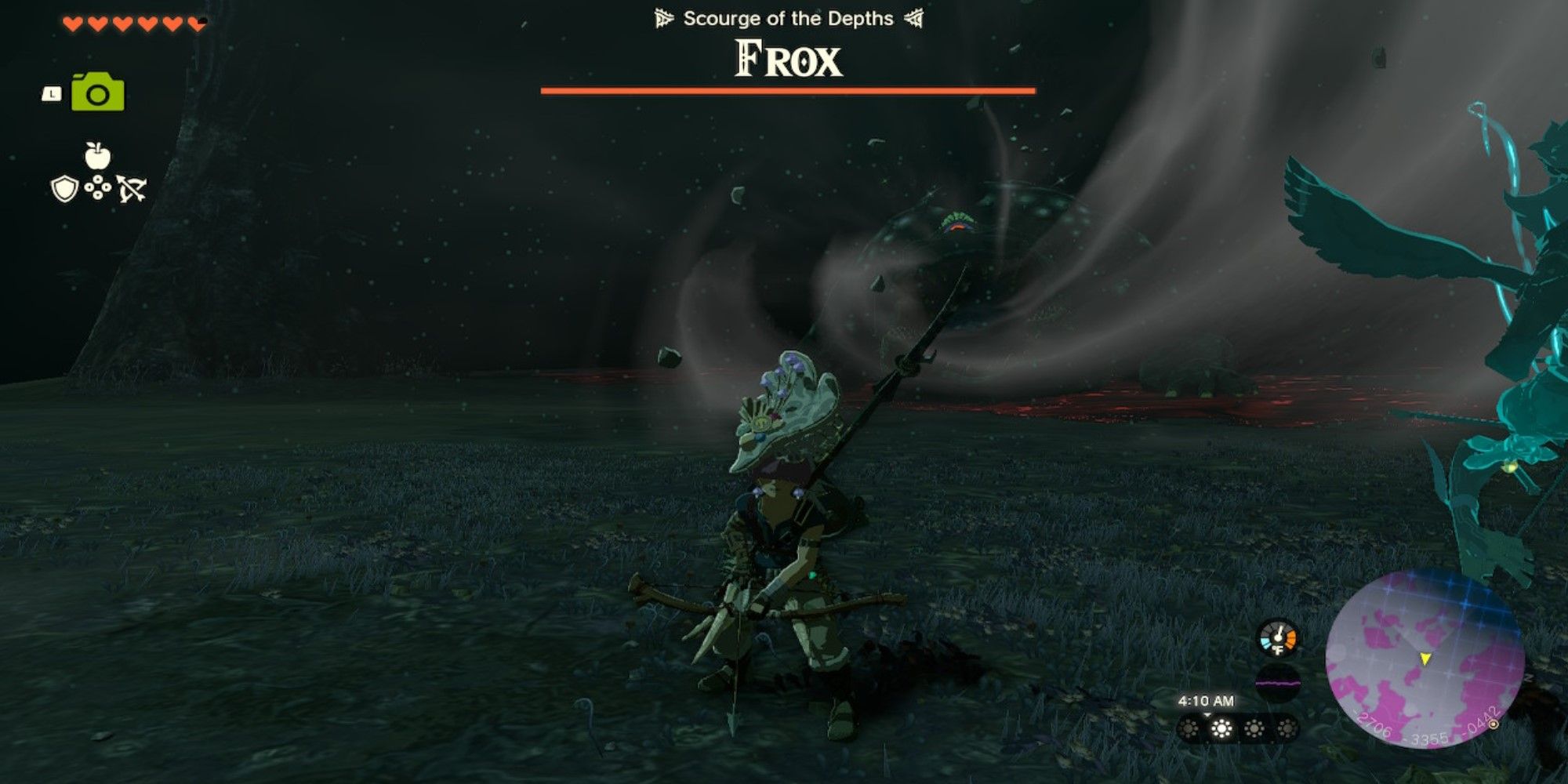1568x784 pixels.
Task: Click the d-pad icon between shield and bow
Action: [98, 187]
